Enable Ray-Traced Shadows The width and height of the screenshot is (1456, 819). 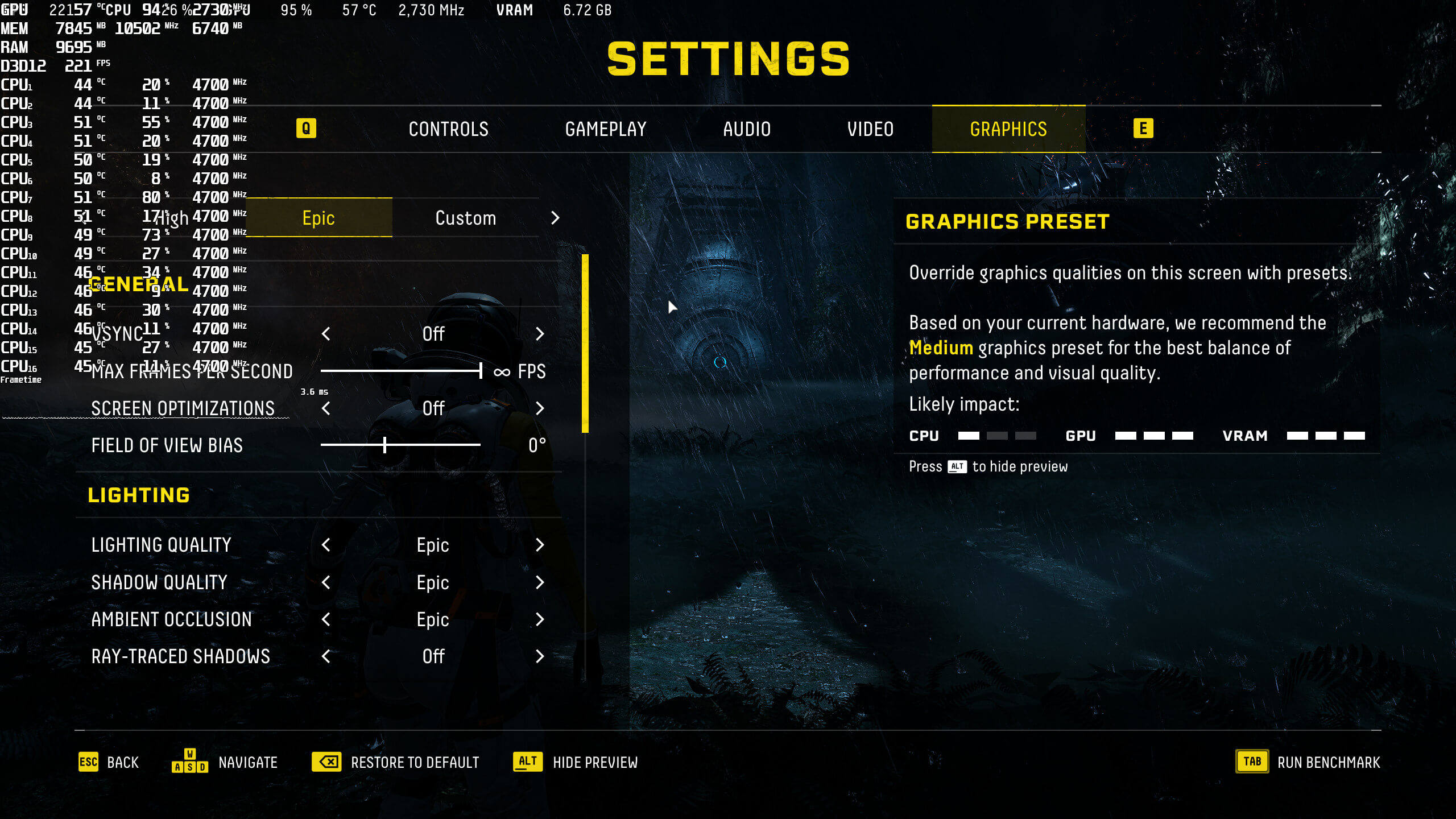tap(540, 657)
